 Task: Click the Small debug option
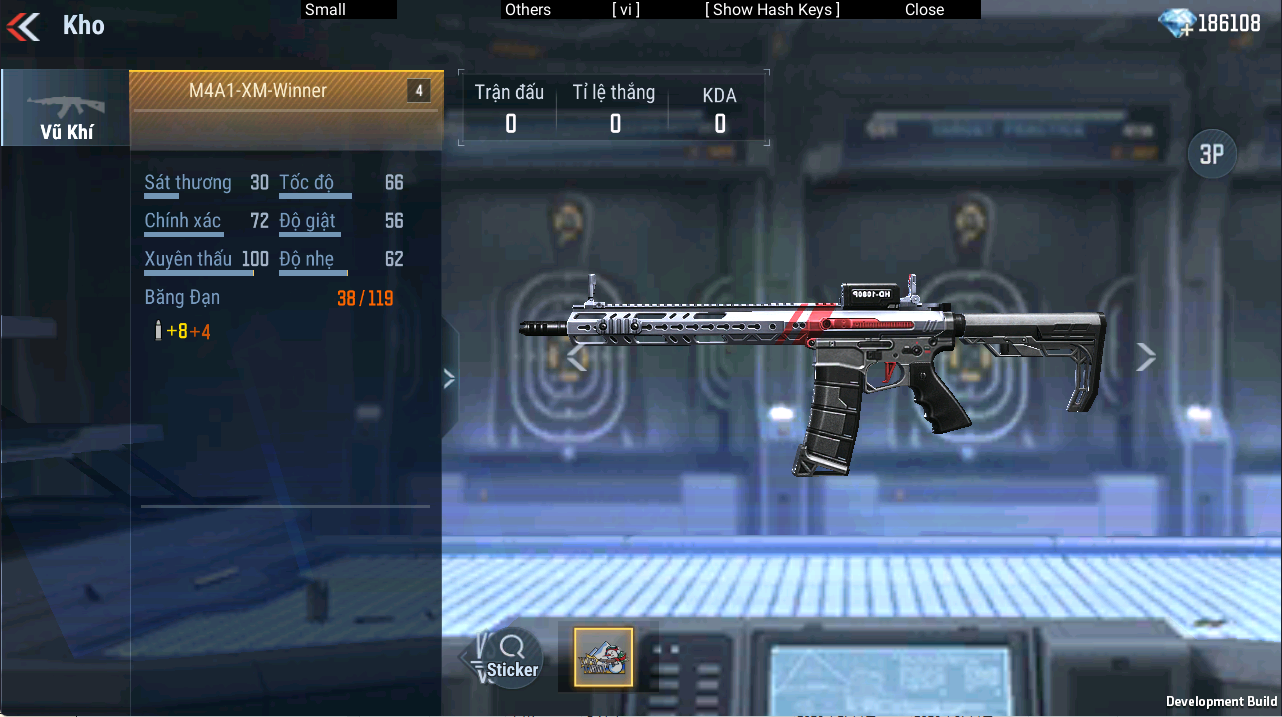click(x=326, y=10)
